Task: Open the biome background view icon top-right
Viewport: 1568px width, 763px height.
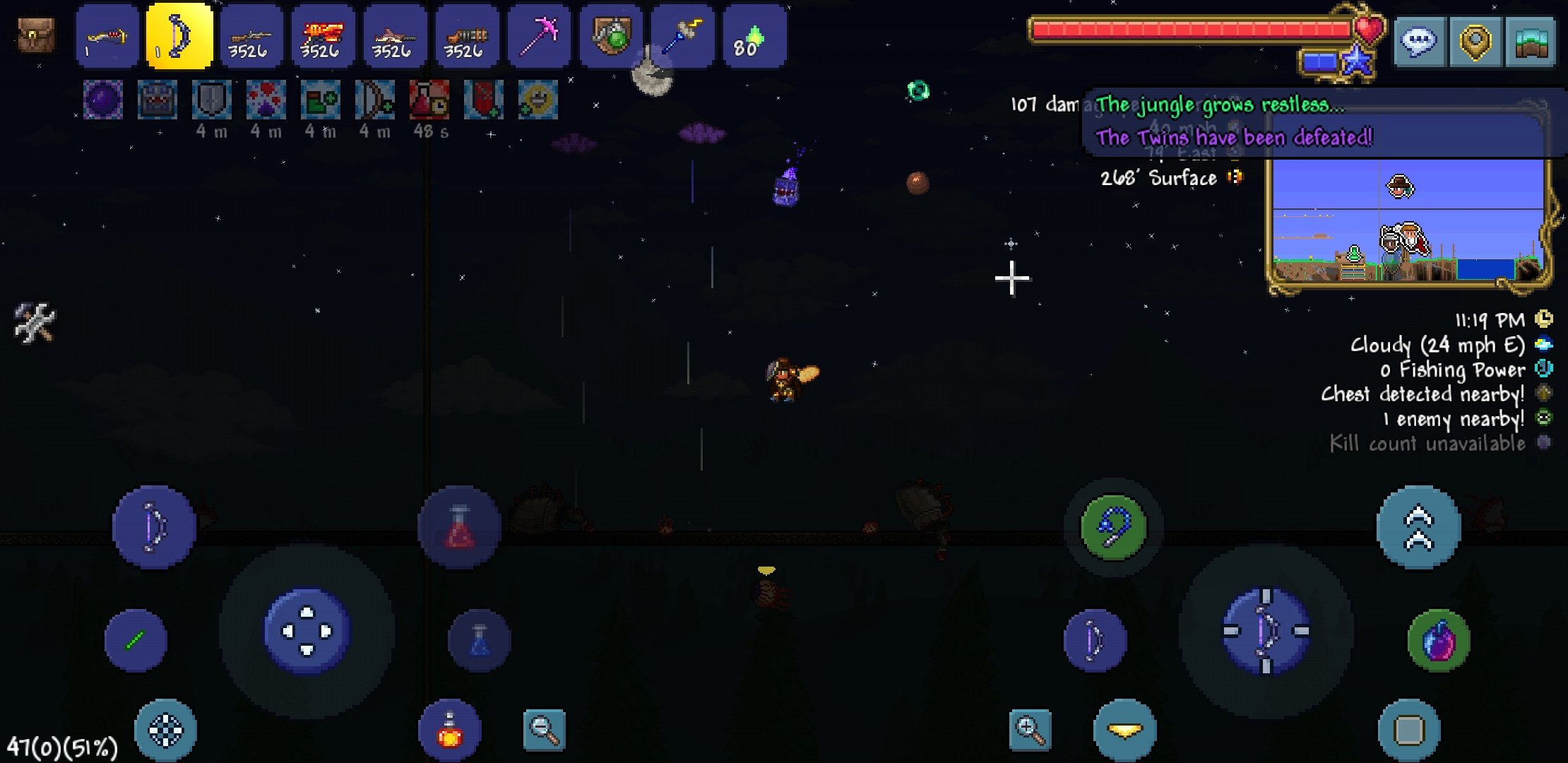Action: (x=1531, y=42)
